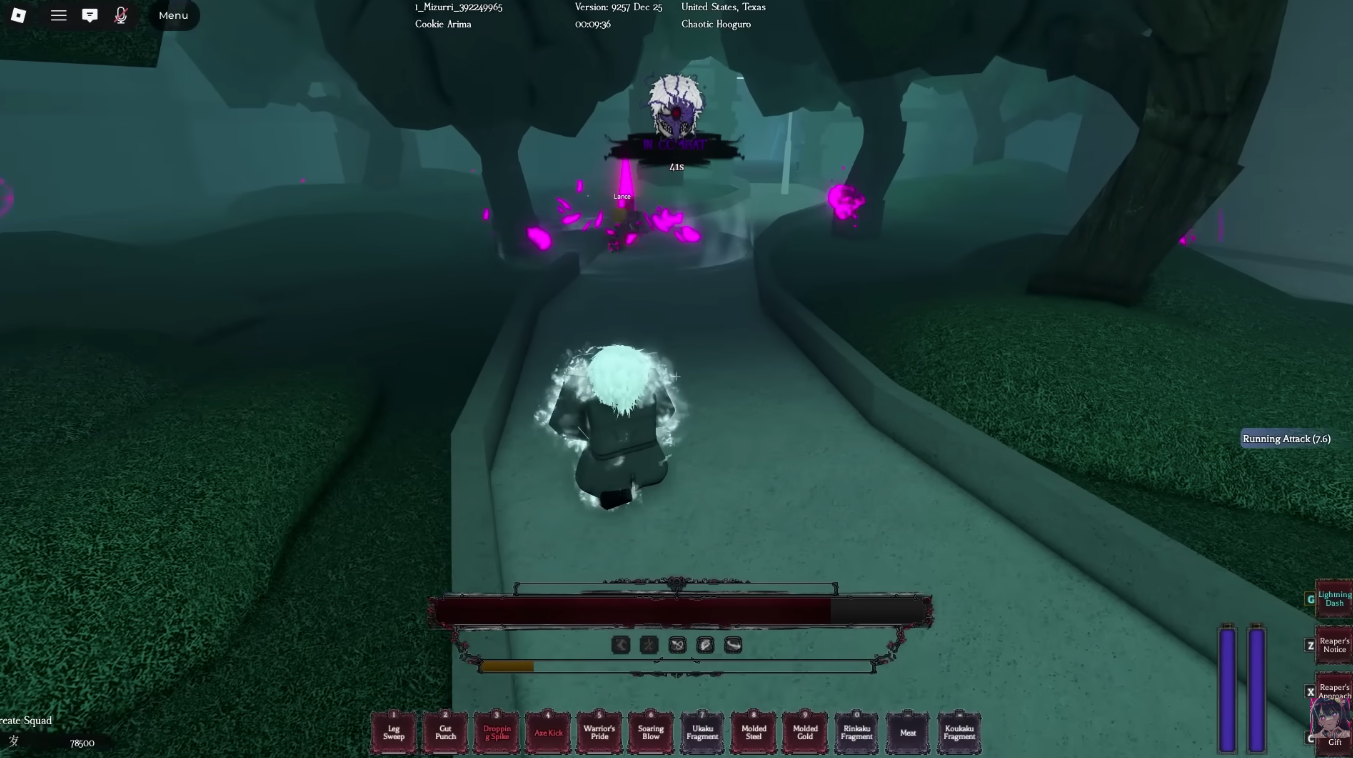The height and width of the screenshot is (758, 1353).
Task: Activate the Soaring Blow skill
Action: coord(651,732)
